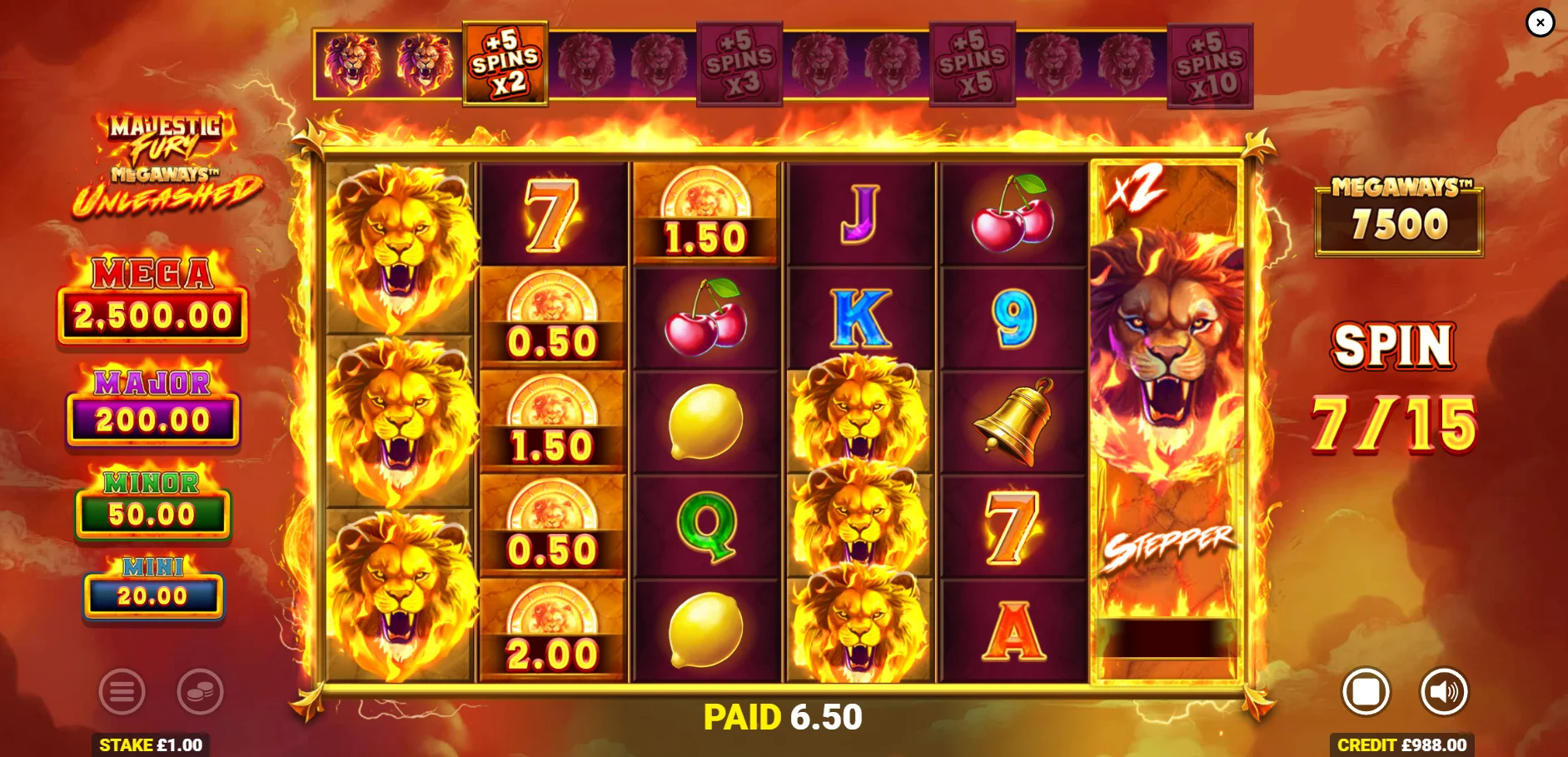Toggle the sound speaker icon
The width and height of the screenshot is (1568, 757).
click(1443, 691)
